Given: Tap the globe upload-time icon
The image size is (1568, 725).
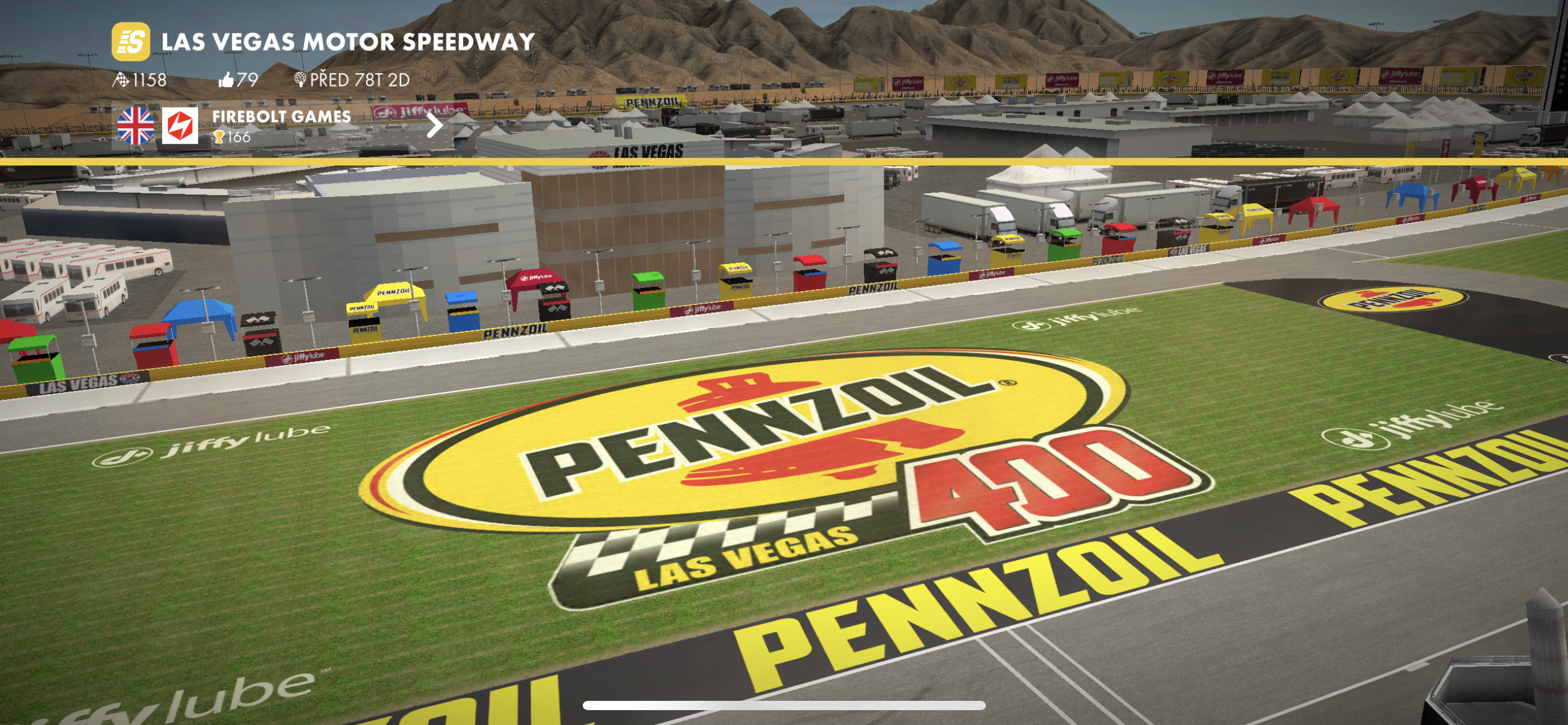Looking at the screenshot, I should [300, 79].
